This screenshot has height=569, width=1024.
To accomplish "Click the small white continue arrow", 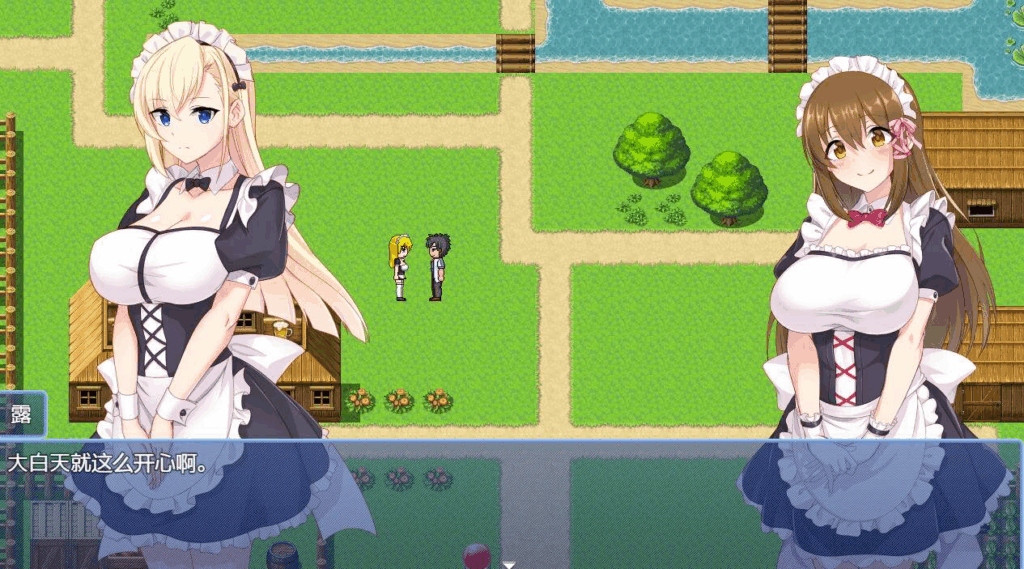I will [509, 564].
